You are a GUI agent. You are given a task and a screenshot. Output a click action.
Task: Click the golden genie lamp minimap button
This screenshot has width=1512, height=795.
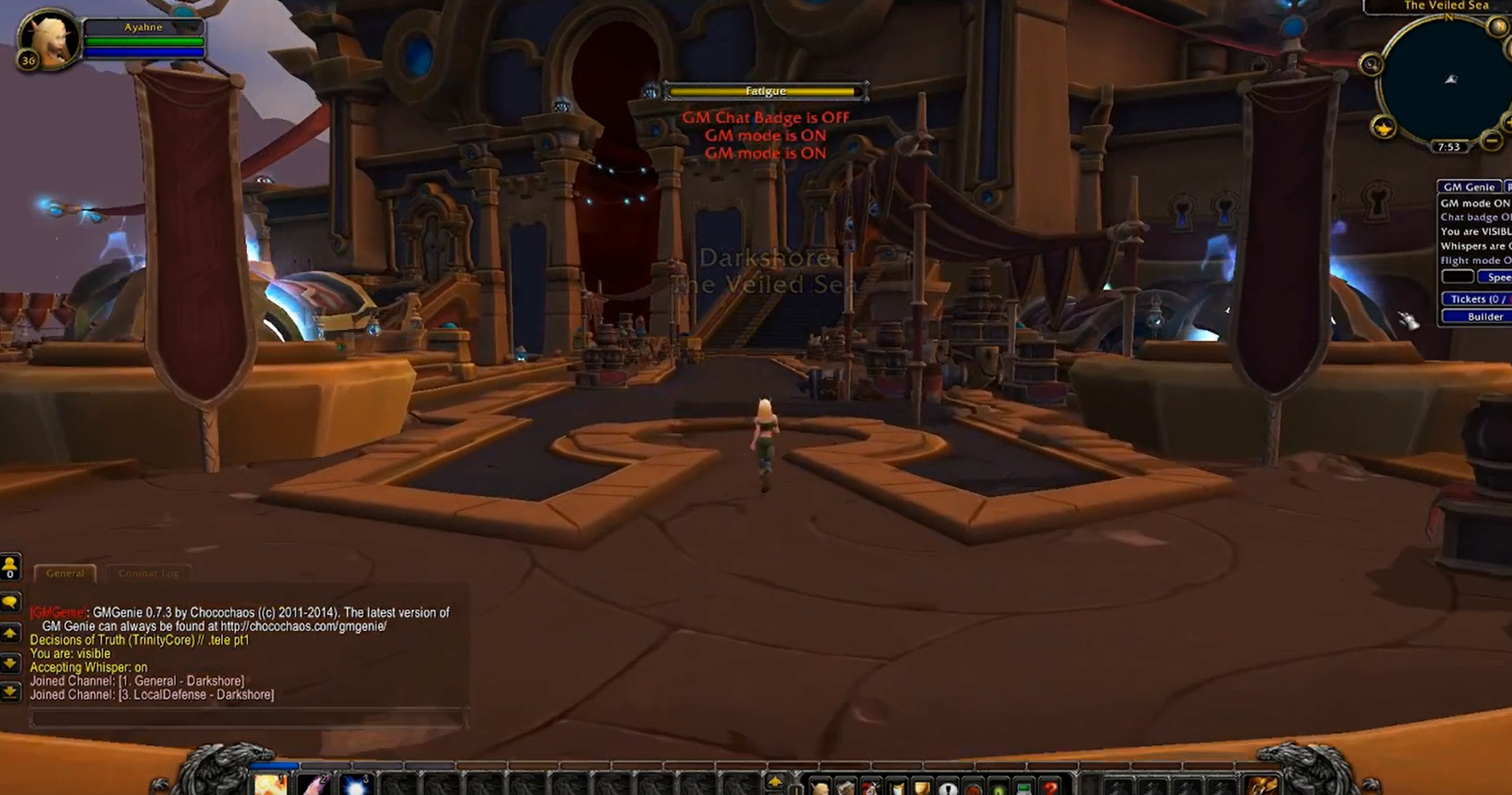coord(1383,127)
